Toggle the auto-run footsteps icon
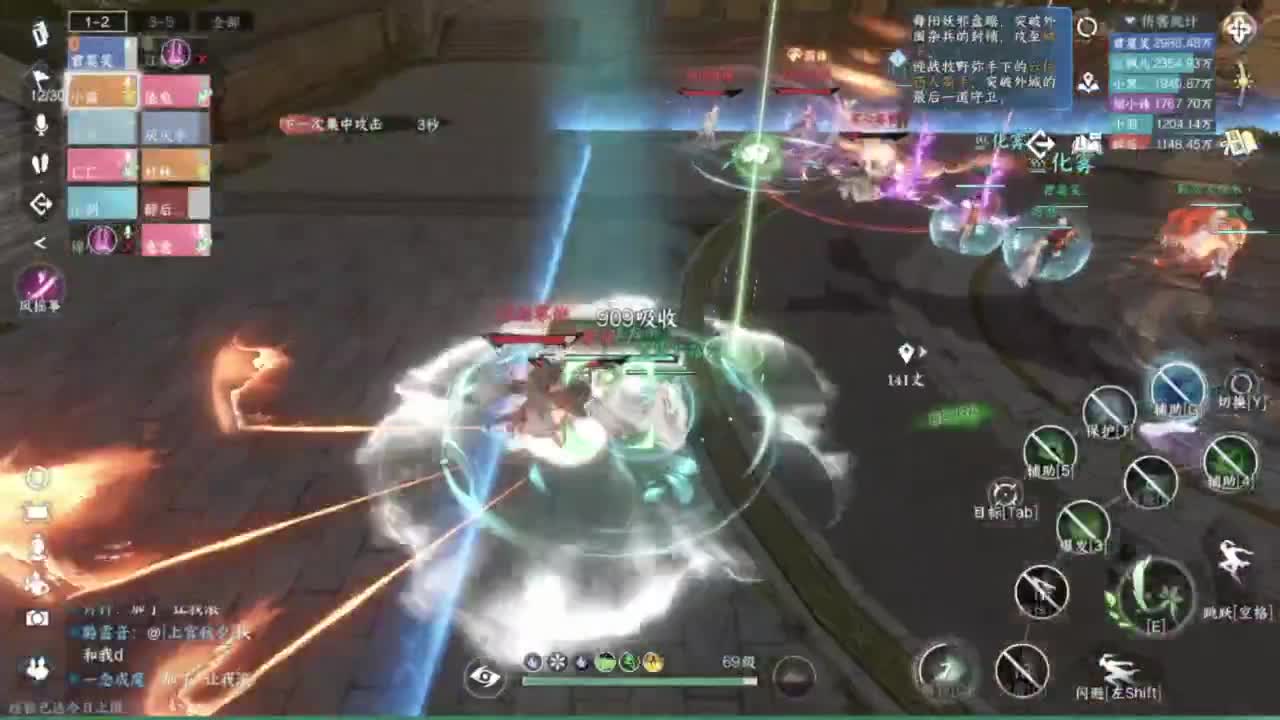The image size is (1280, 720). click(42, 164)
